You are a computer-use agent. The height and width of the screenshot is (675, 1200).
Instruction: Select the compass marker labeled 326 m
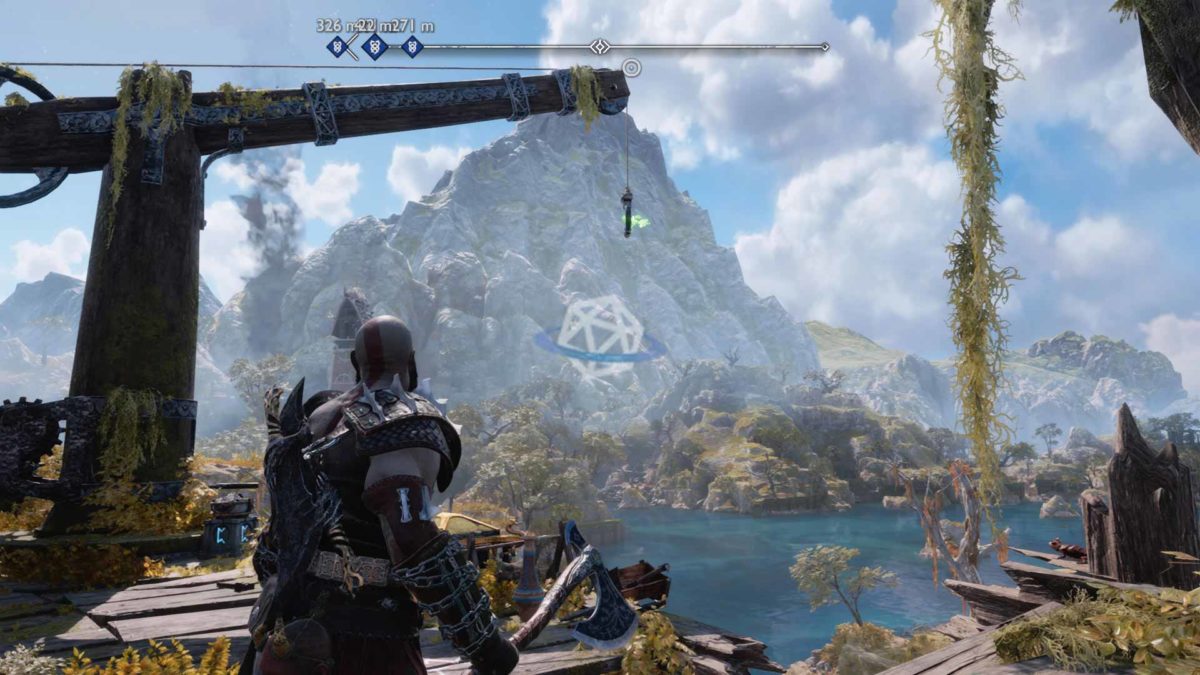click(337, 46)
